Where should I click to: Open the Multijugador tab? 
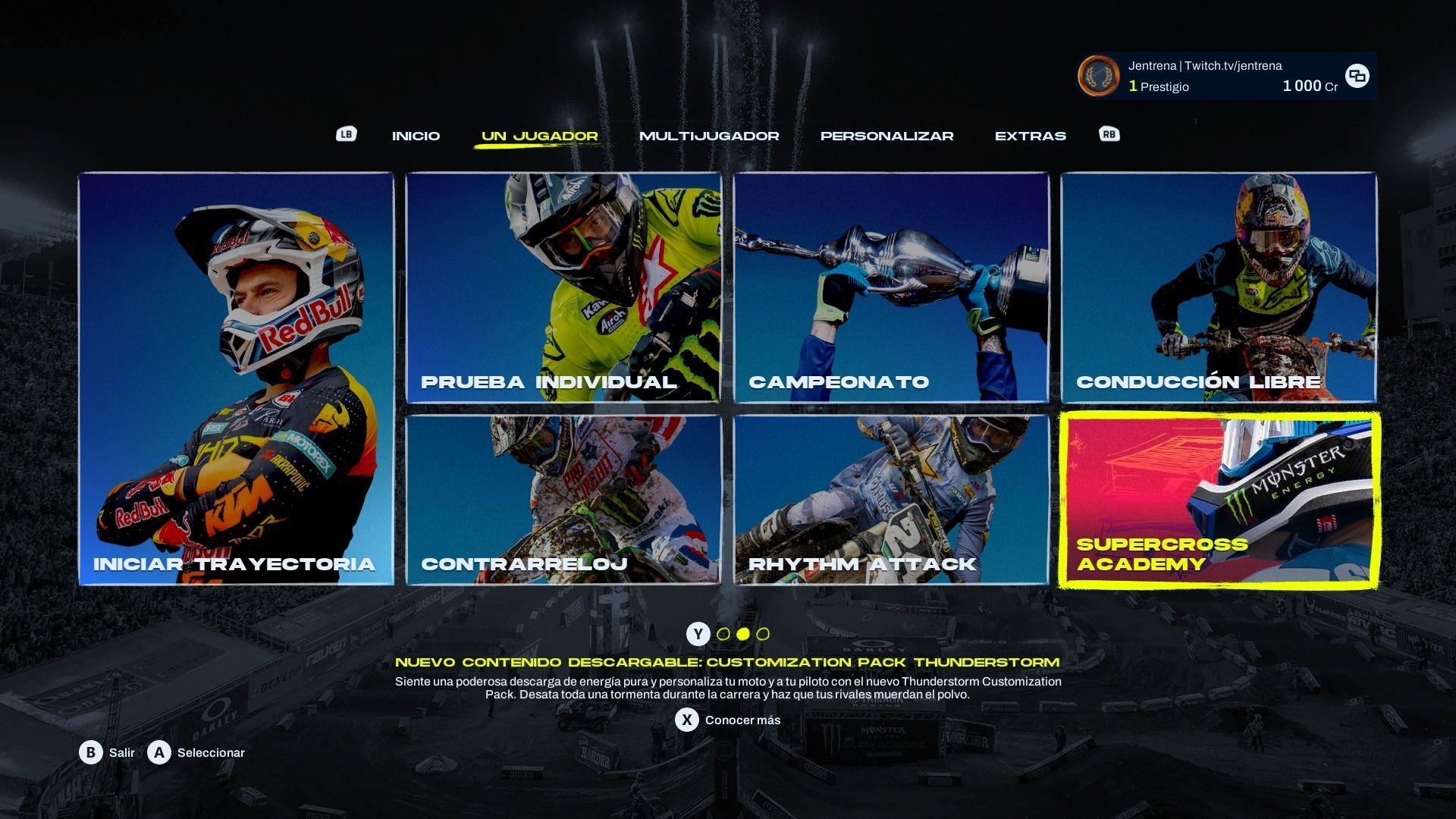point(708,136)
